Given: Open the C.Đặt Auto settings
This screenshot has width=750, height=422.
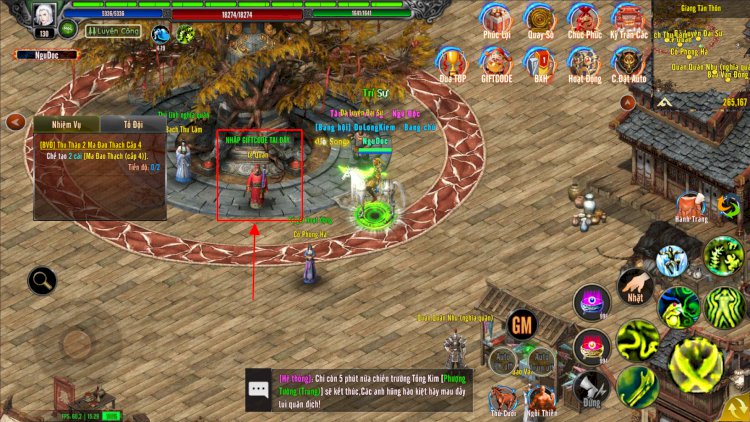Looking at the screenshot, I should 629,62.
